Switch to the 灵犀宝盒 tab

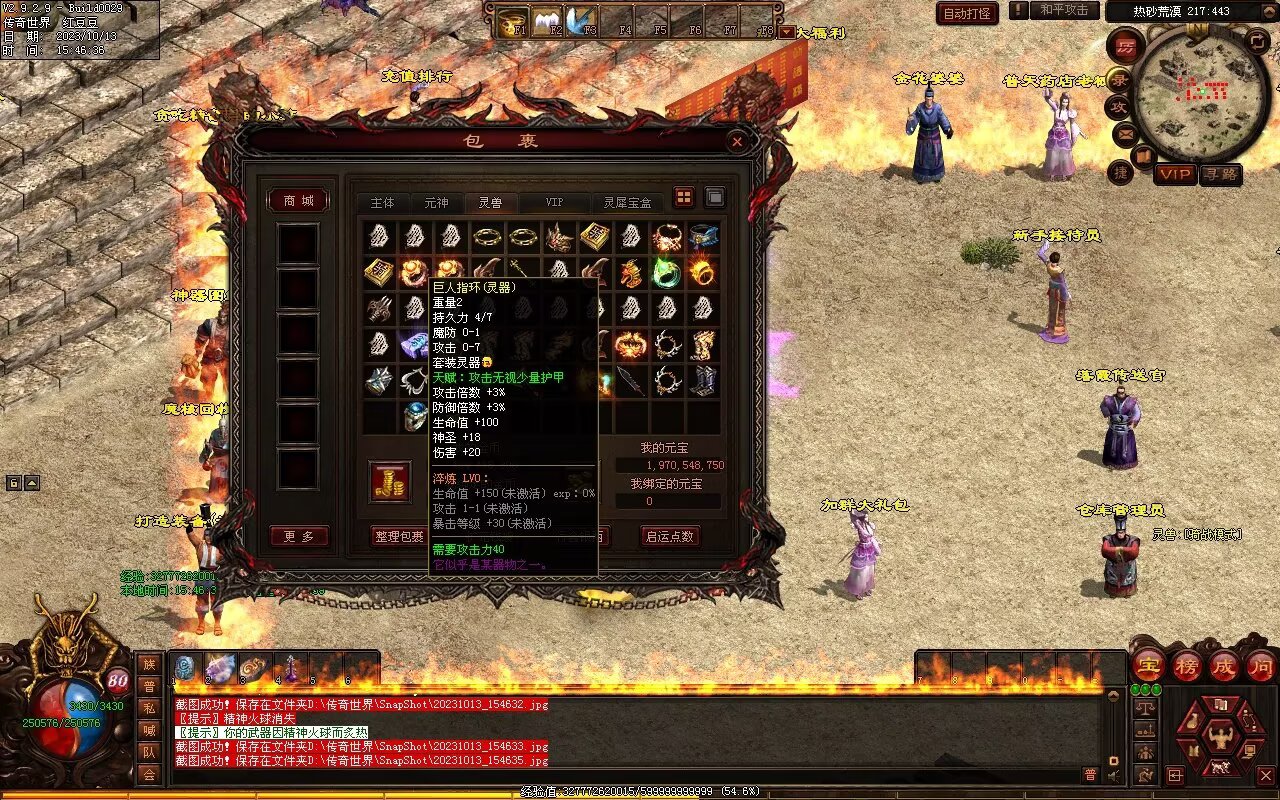(x=627, y=202)
